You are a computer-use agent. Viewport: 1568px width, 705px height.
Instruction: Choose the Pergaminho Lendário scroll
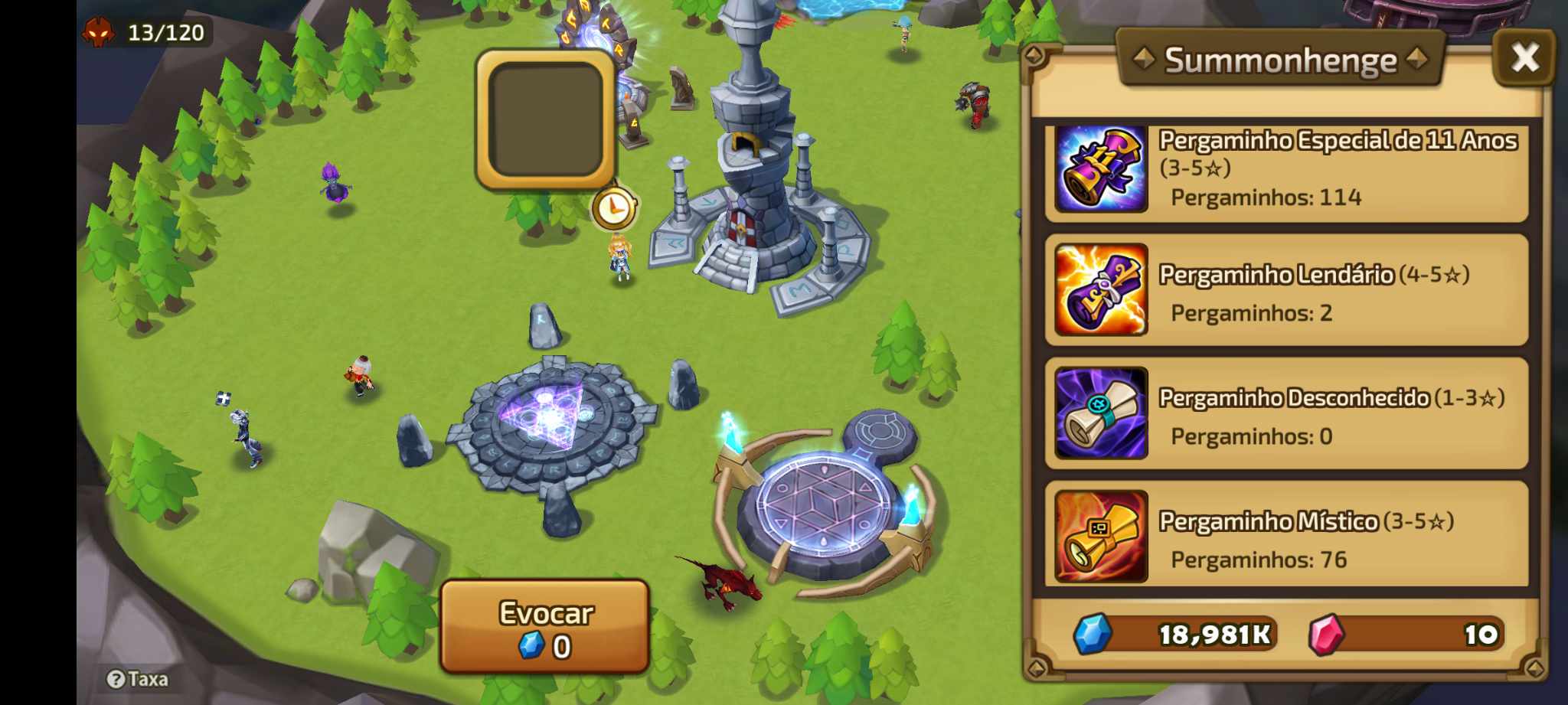[1286, 290]
